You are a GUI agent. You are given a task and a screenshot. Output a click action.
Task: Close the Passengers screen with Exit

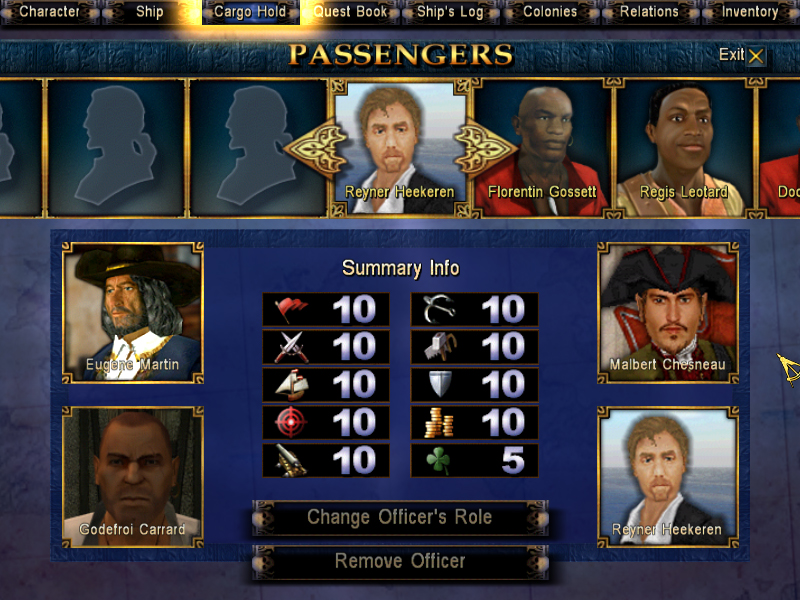742,56
